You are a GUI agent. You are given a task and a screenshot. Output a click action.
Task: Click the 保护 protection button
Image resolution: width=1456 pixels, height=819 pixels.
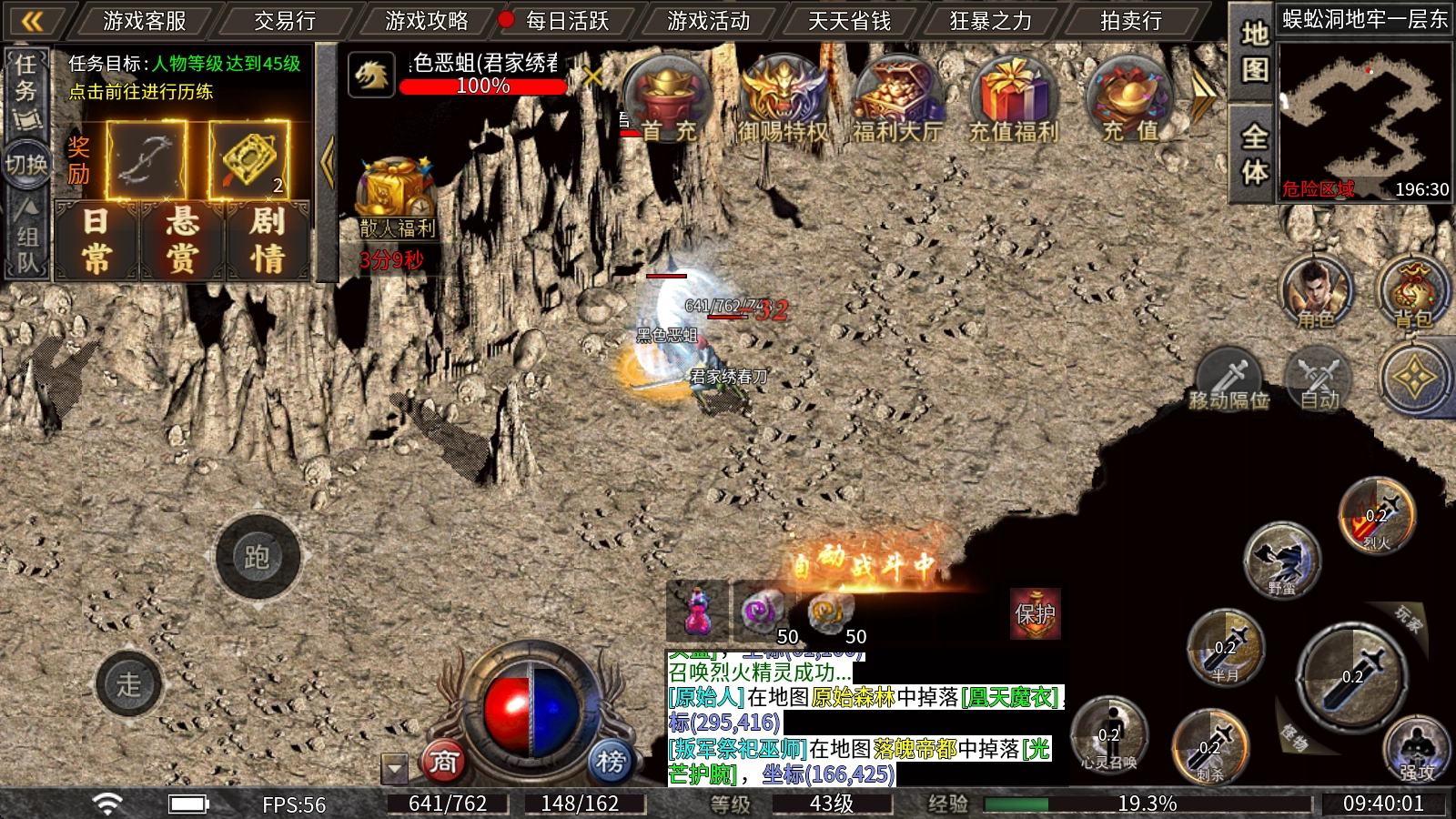tap(1036, 614)
